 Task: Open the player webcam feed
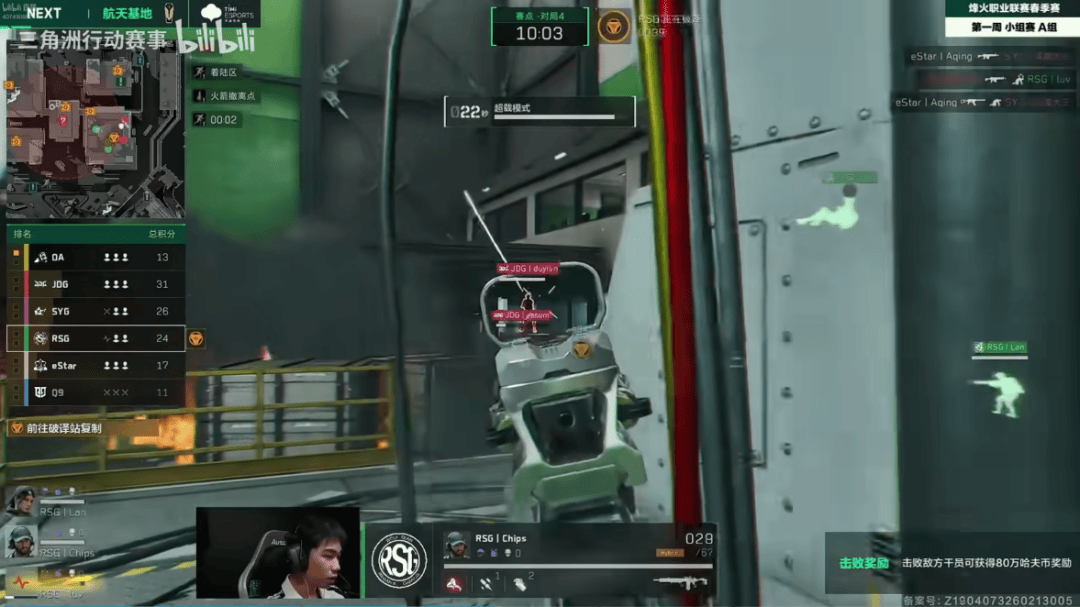tap(277, 553)
